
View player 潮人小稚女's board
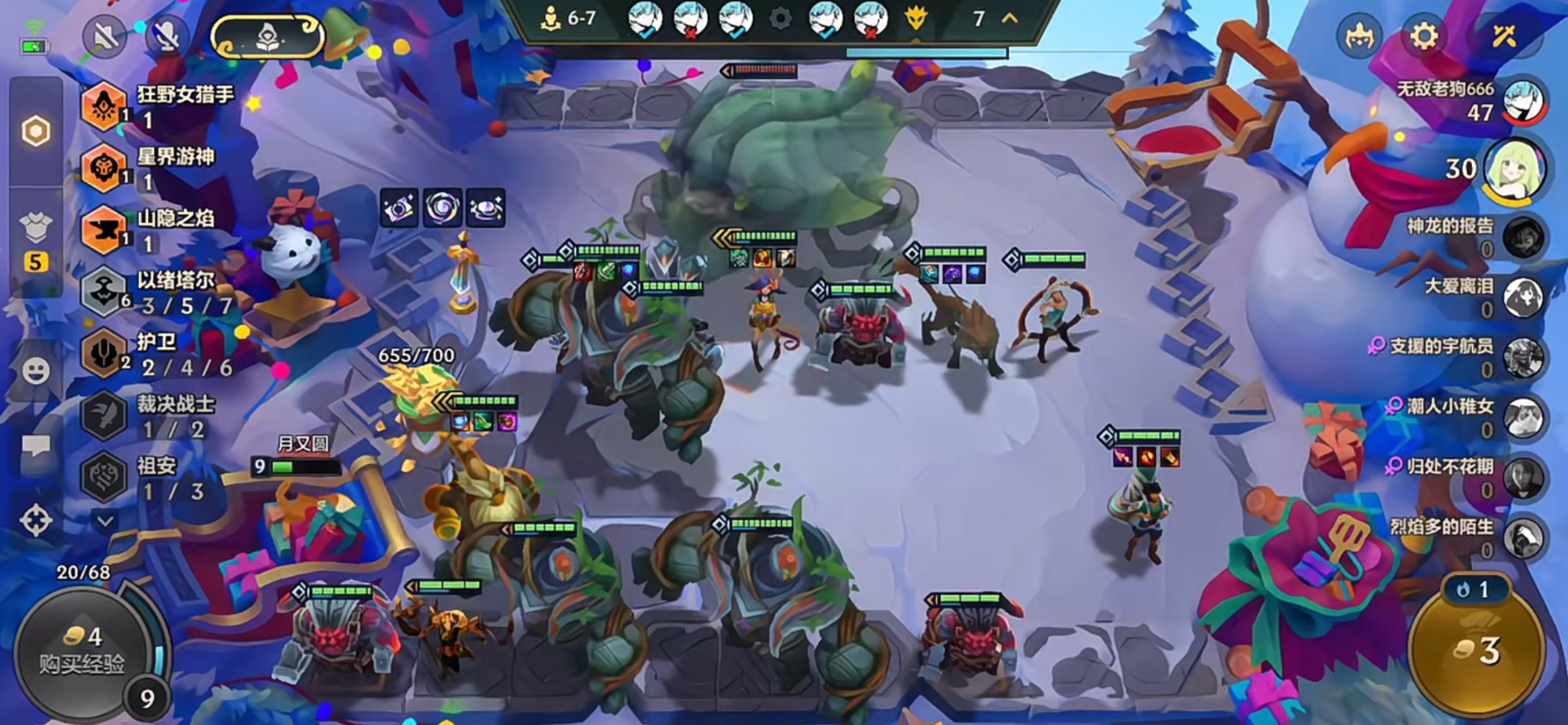(1524, 418)
